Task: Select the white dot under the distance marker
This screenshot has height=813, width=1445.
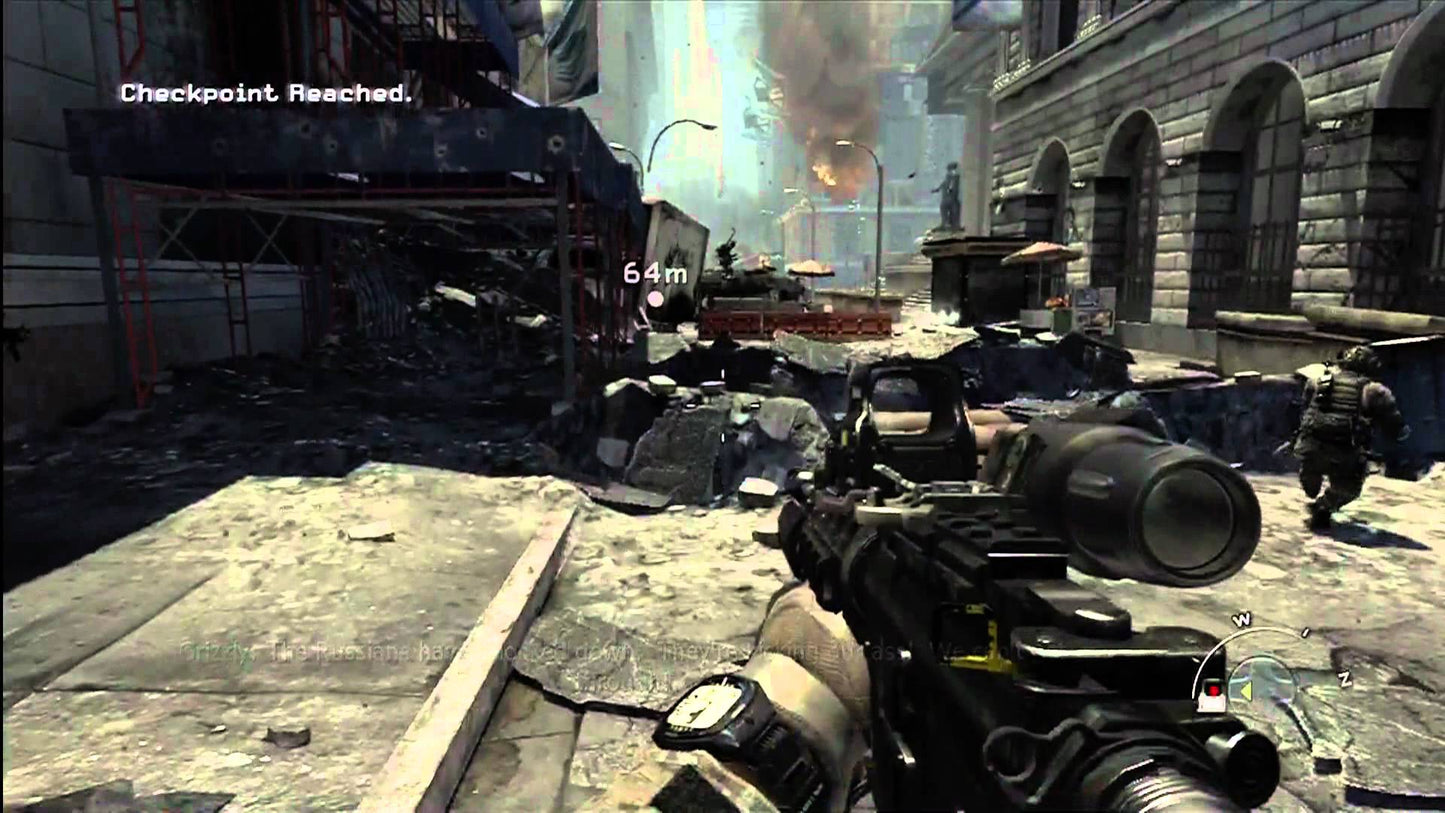Action: coord(656,299)
